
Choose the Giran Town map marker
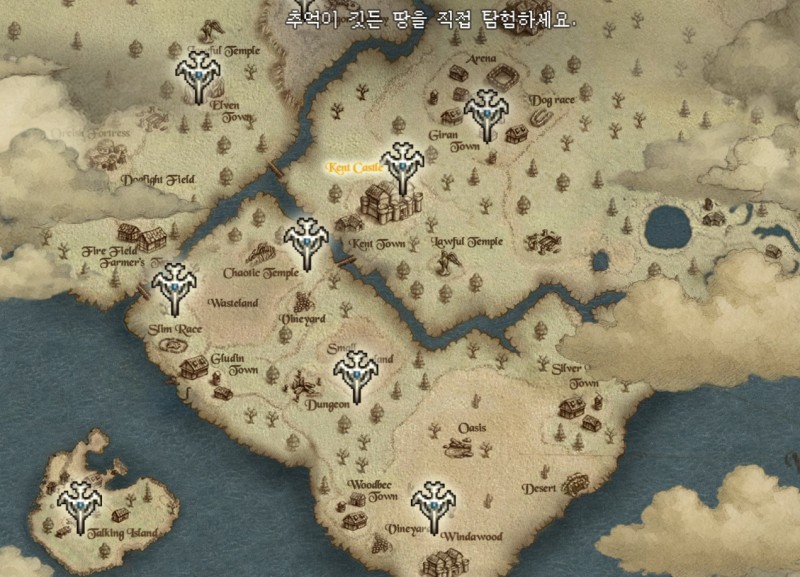click(487, 113)
